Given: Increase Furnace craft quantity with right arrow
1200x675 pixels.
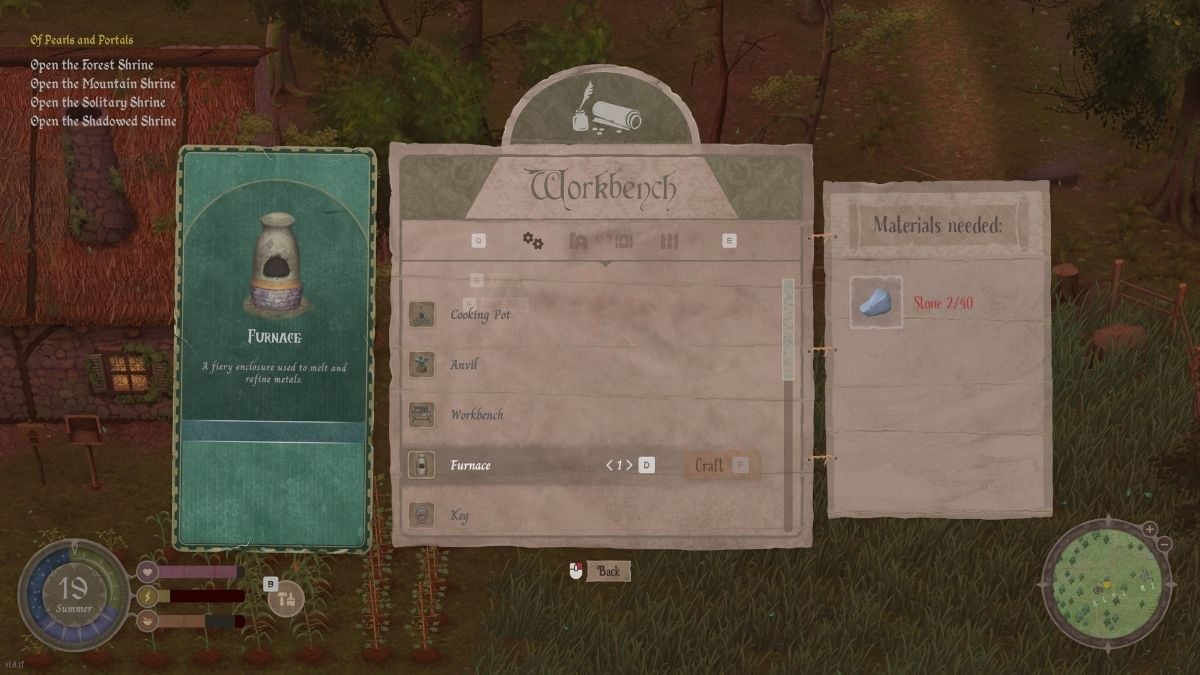Looking at the screenshot, I should tap(629, 466).
